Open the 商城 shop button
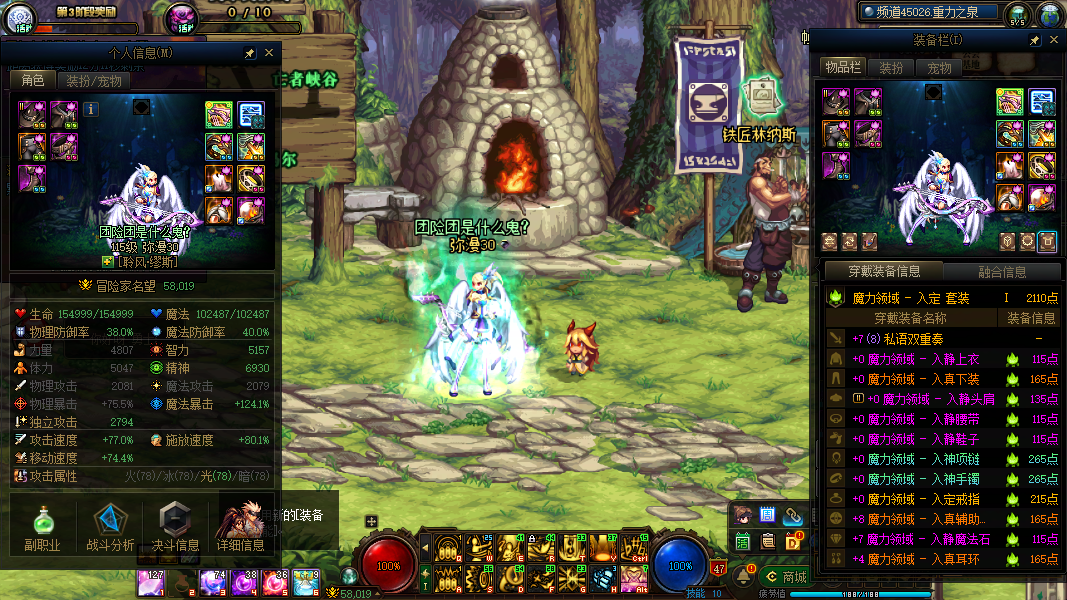The image size is (1067, 600). 784,577
